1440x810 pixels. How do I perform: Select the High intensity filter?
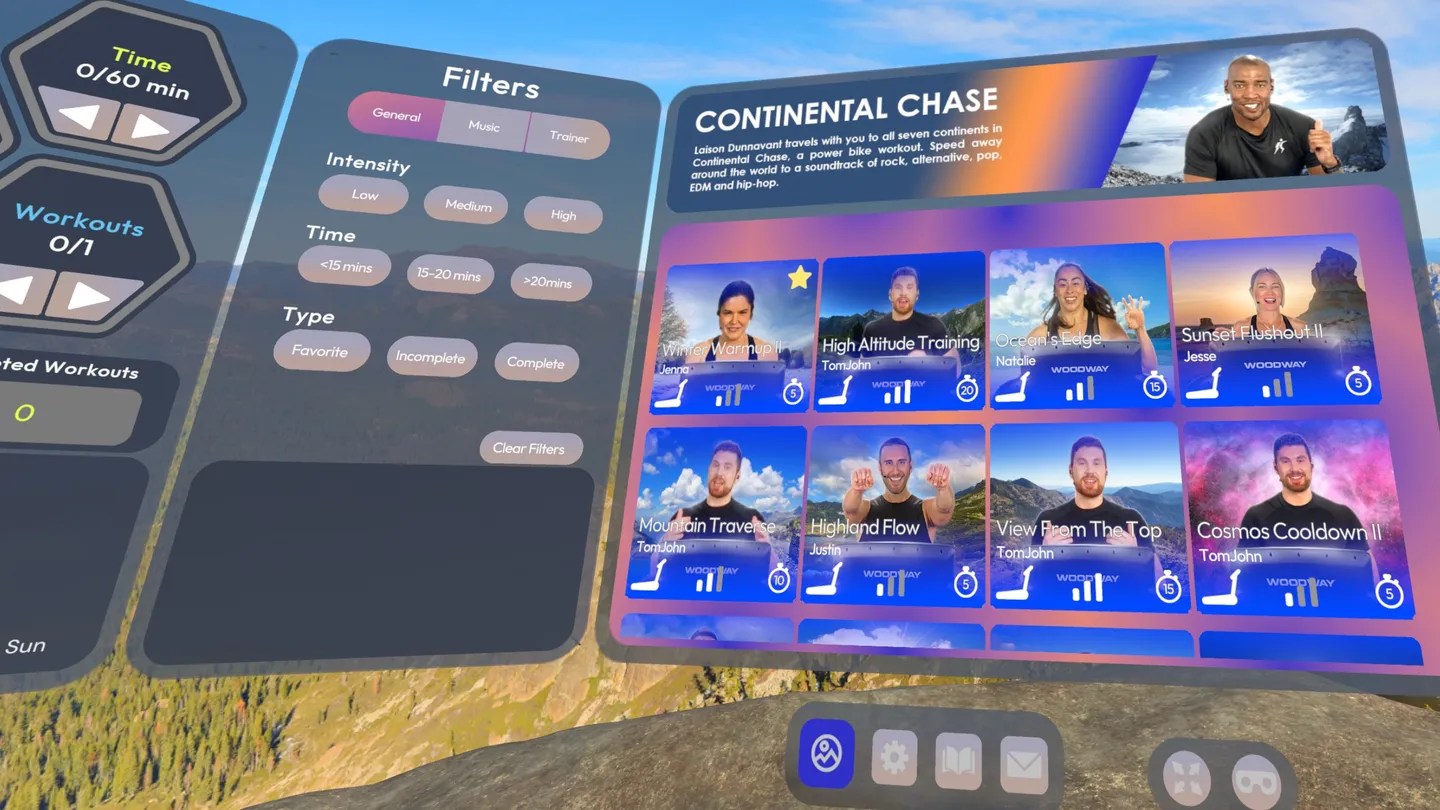562,215
